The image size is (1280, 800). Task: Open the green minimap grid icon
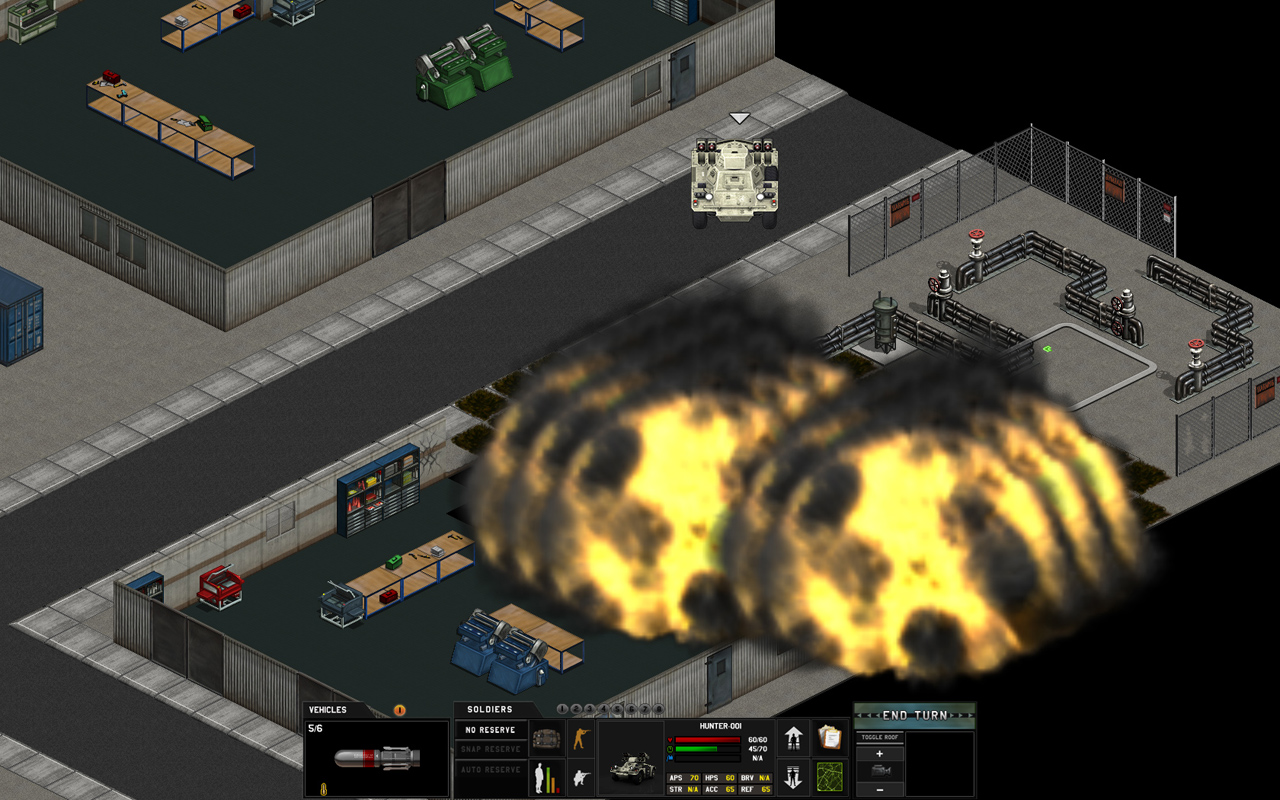tap(829, 778)
